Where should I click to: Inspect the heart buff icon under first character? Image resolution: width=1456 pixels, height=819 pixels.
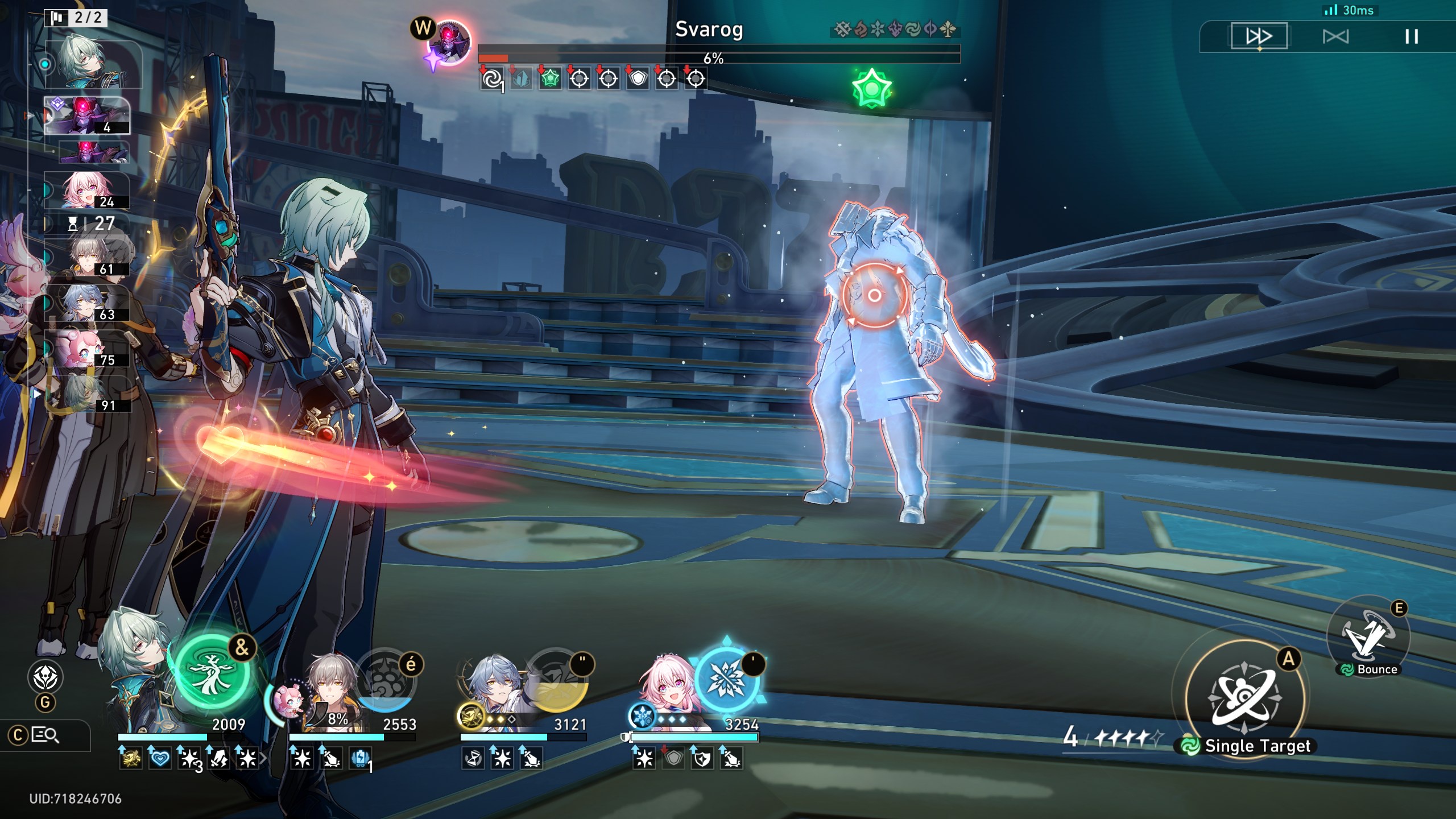(x=160, y=758)
